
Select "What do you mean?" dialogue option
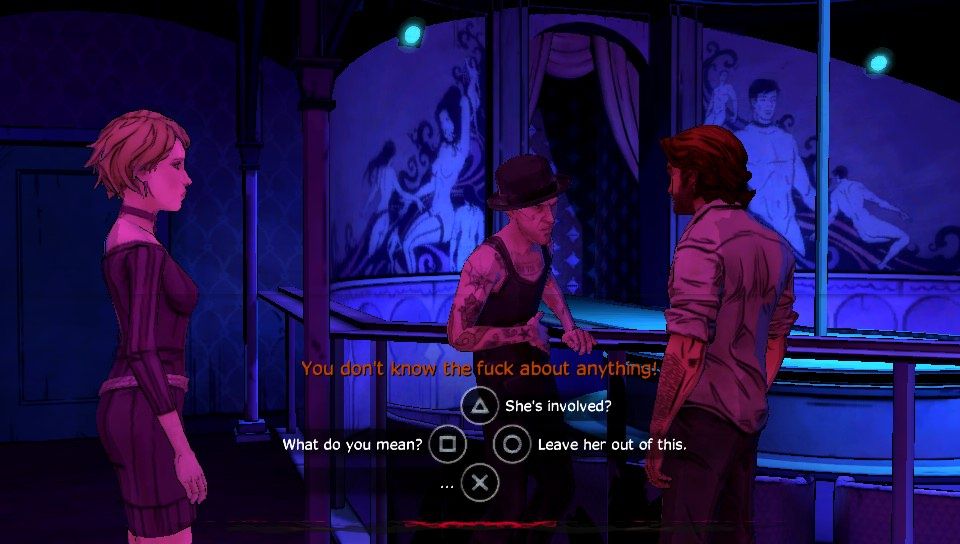(448, 444)
